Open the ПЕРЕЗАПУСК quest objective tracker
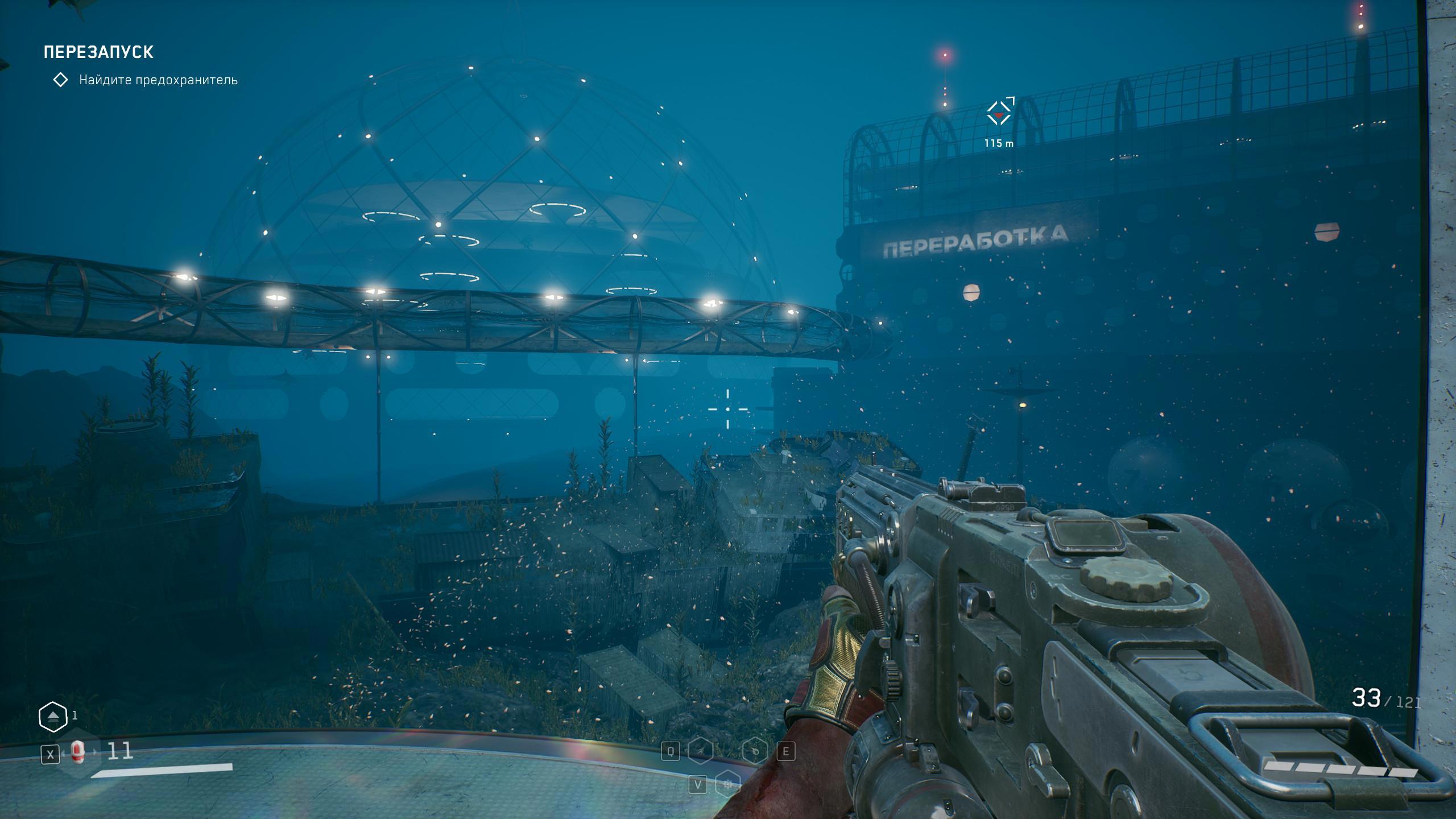This screenshot has width=1456, height=819. [x=98, y=52]
